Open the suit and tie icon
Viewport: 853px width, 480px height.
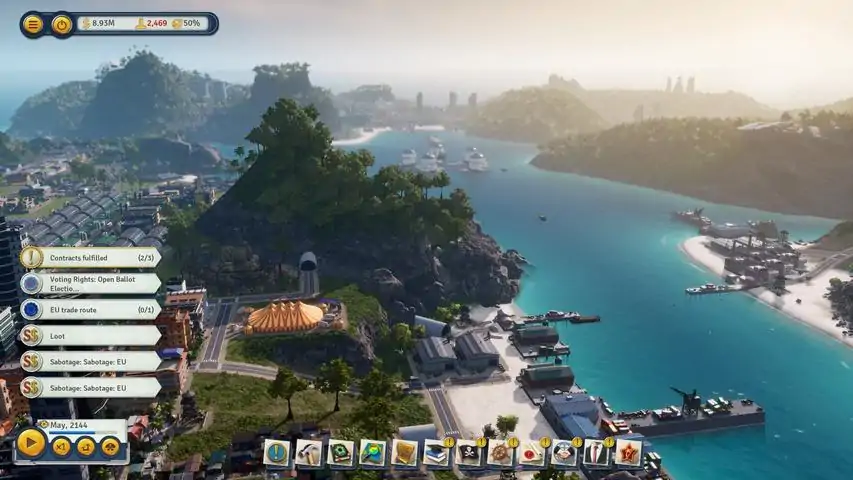point(596,453)
